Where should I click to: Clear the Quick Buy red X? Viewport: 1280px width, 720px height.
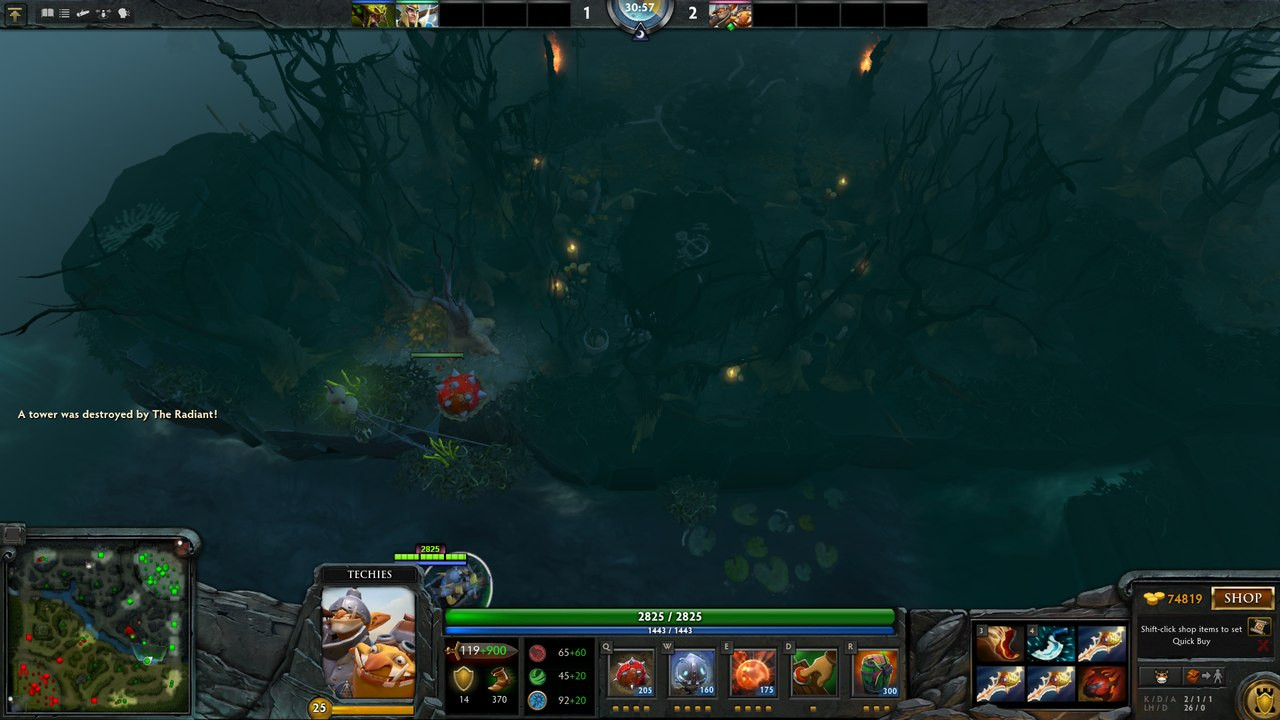1263,646
